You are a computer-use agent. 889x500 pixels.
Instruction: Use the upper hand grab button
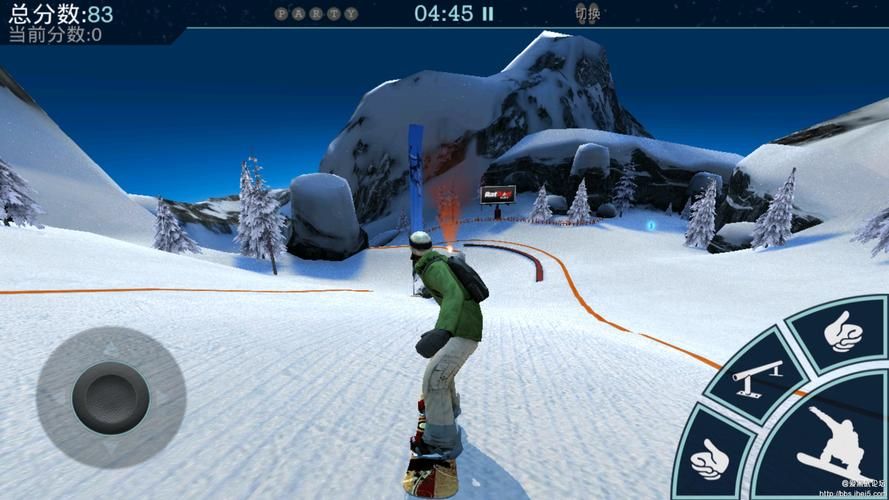(x=844, y=332)
